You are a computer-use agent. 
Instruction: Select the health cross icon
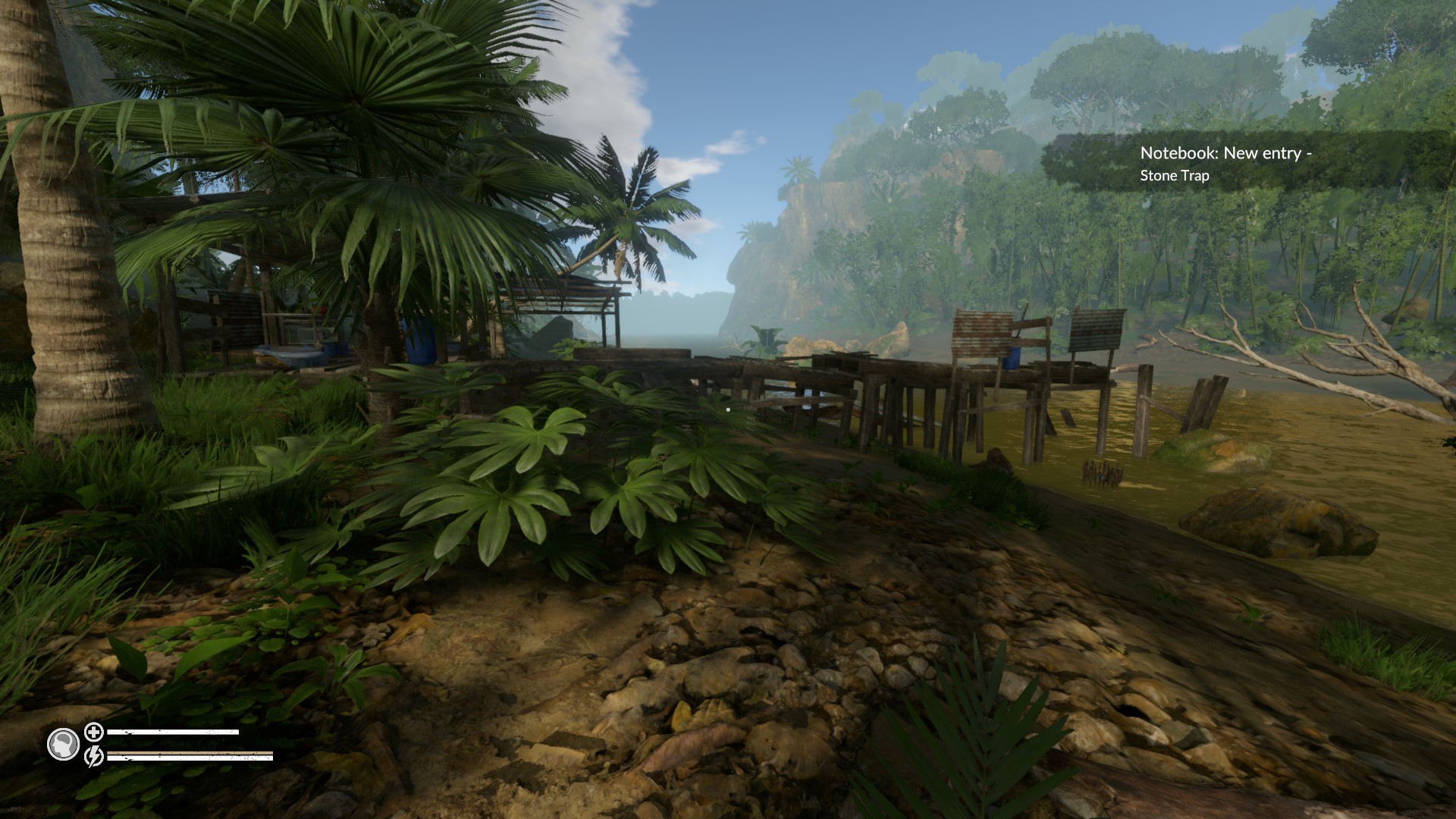pyautogui.click(x=93, y=733)
